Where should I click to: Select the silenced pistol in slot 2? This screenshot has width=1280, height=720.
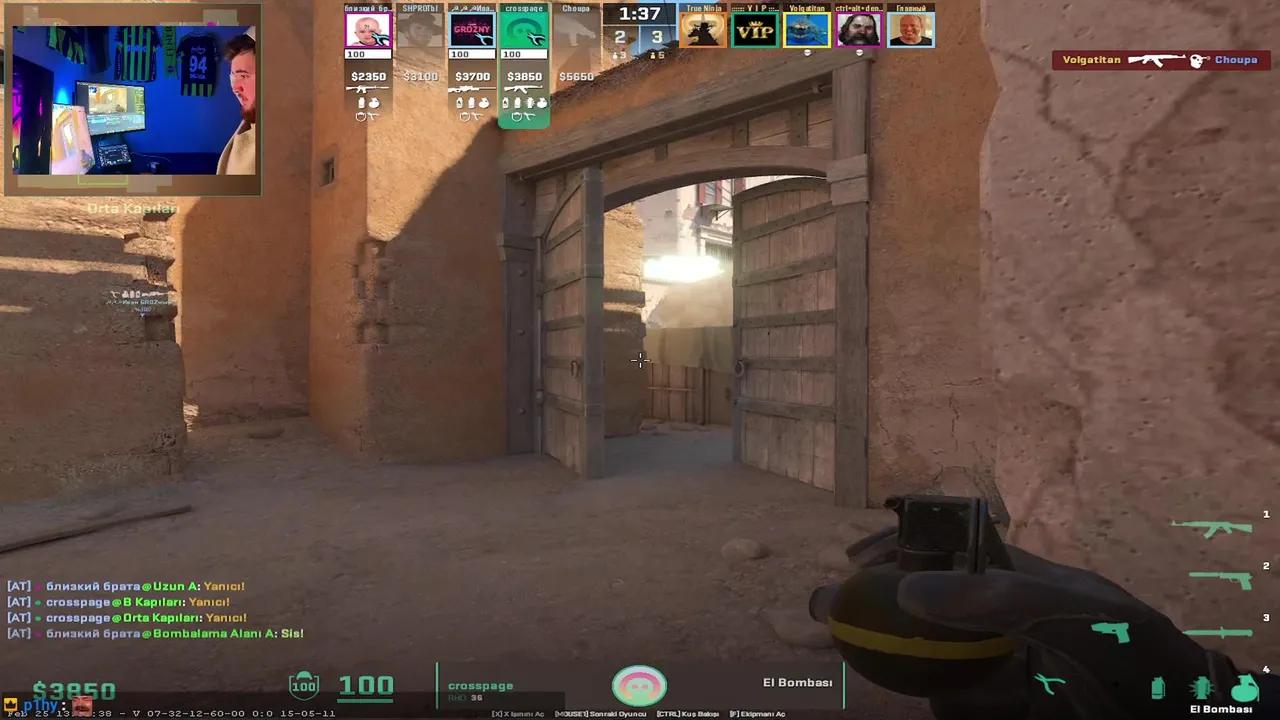click(x=1220, y=580)
